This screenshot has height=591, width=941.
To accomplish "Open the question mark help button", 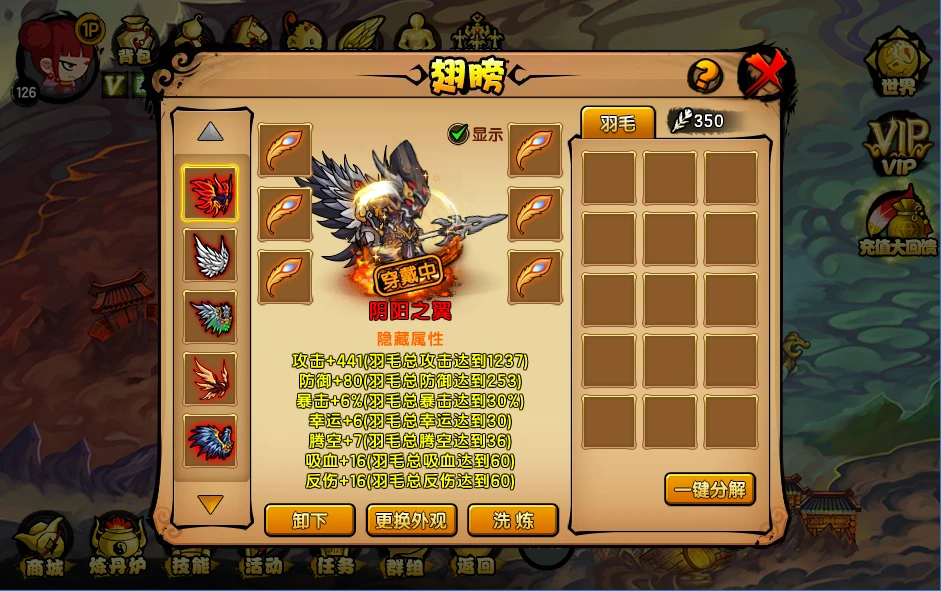I will tap(704, 76).
